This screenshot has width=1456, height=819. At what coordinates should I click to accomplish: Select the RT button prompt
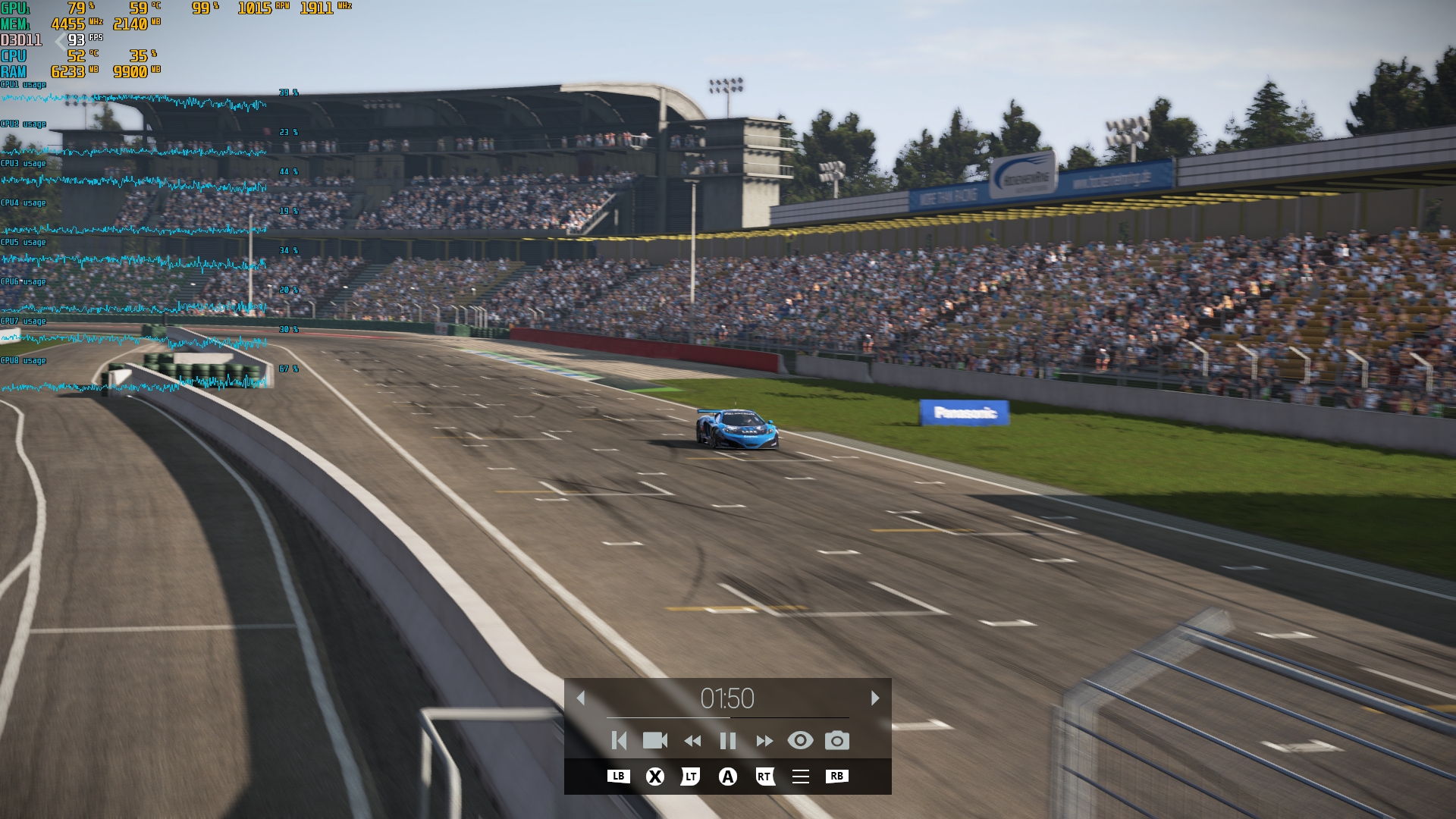pyautogui.click(x=764, y=776)
